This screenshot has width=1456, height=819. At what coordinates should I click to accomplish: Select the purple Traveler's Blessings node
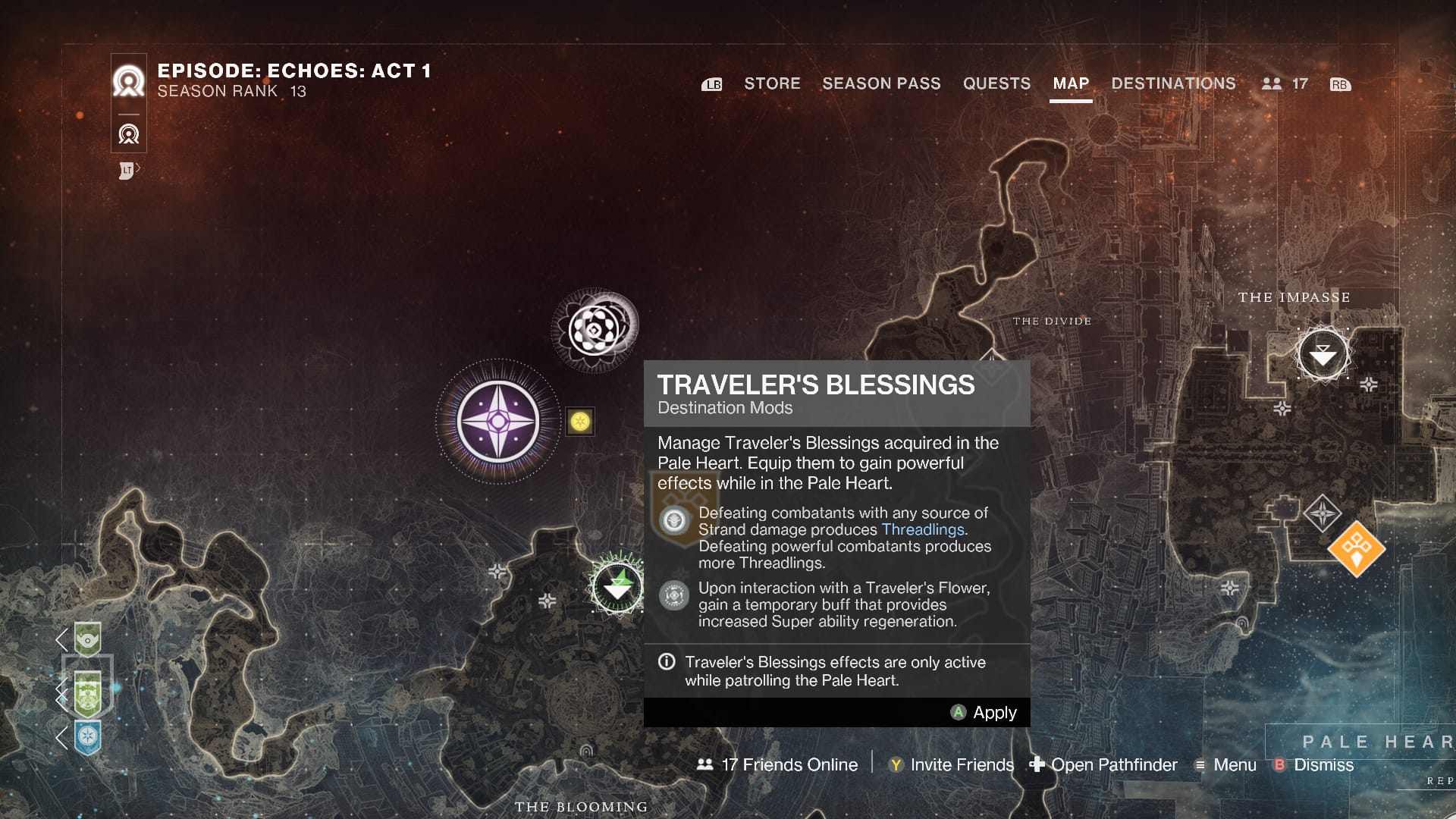pyautogui.click(x=498, y=422)
